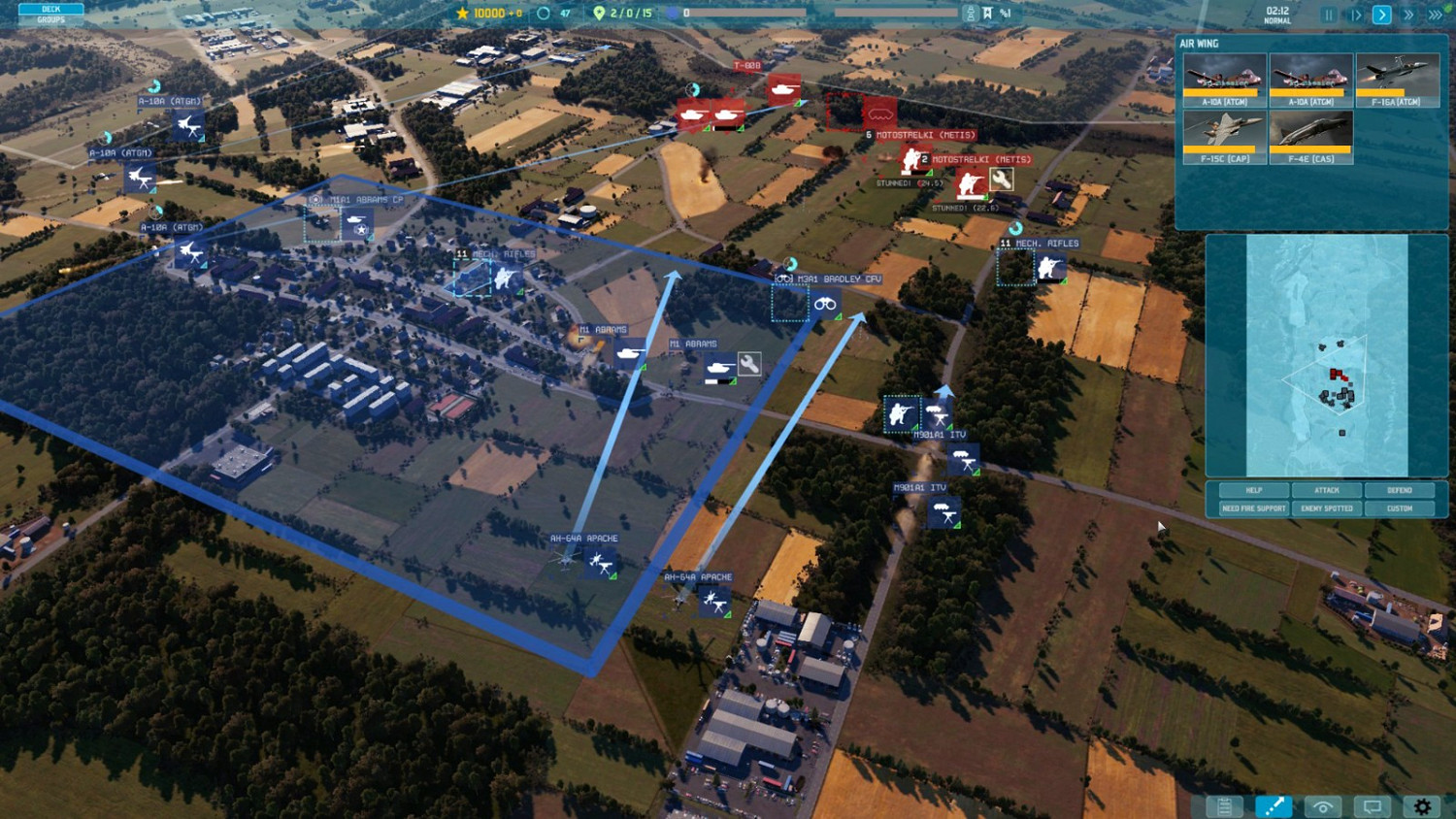Screen dimensions: 1456x819
Task: Toggle the highlighted attack-move arrow tool
Action: [x=1274, y=805]
